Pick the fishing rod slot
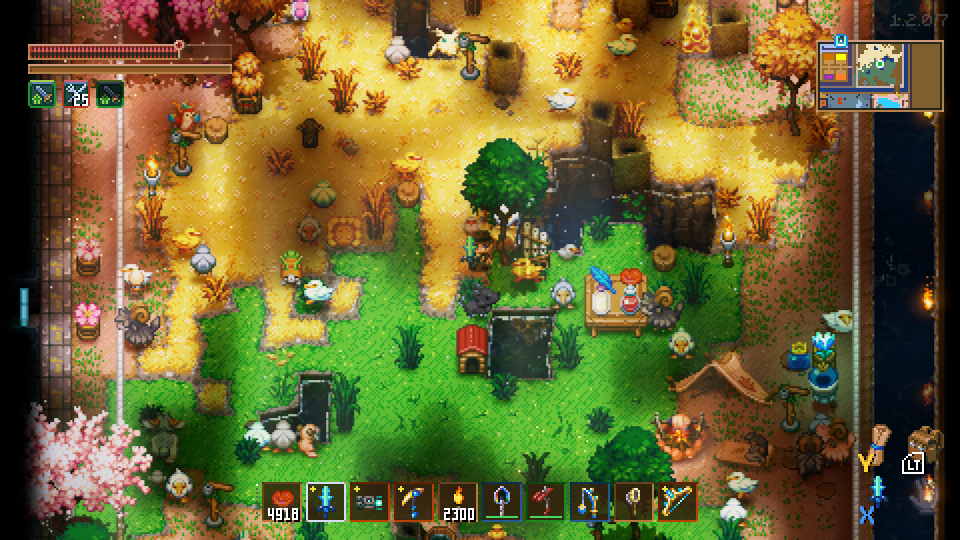Viewport: 960px width, 540px height. [x=590, y=501]
